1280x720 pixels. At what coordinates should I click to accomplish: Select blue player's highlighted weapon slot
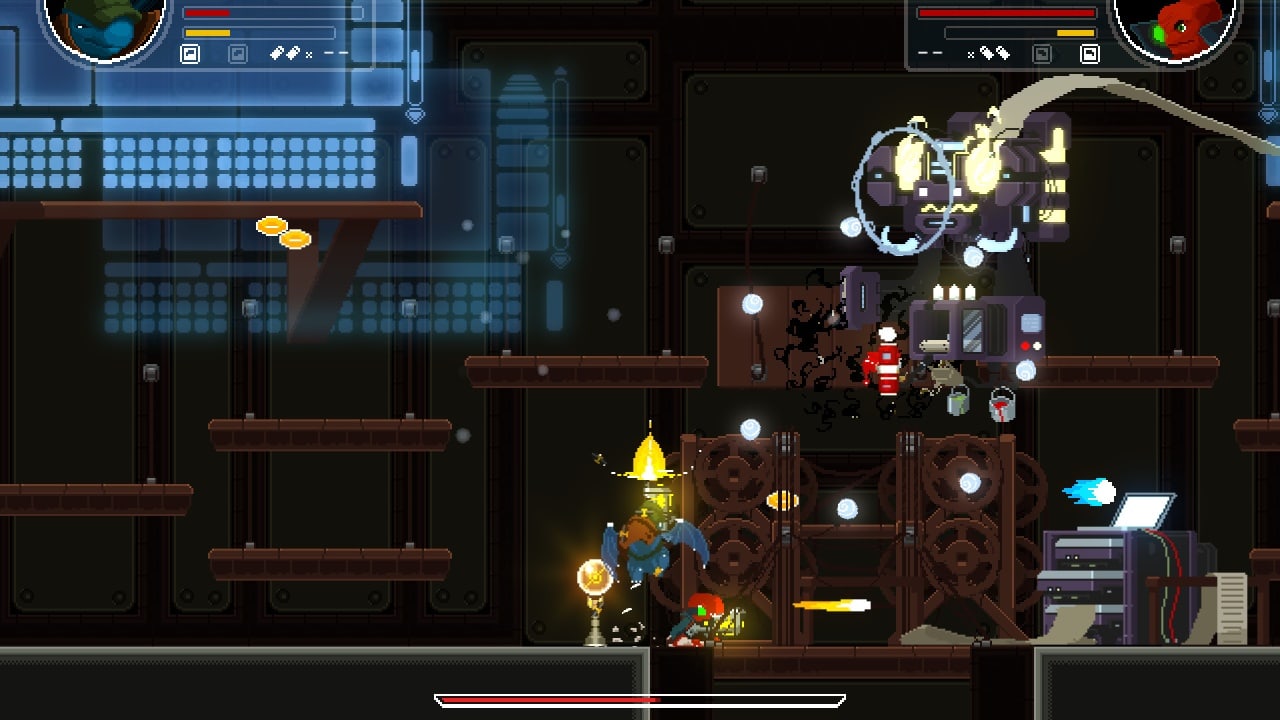click(x=190, y=54)
